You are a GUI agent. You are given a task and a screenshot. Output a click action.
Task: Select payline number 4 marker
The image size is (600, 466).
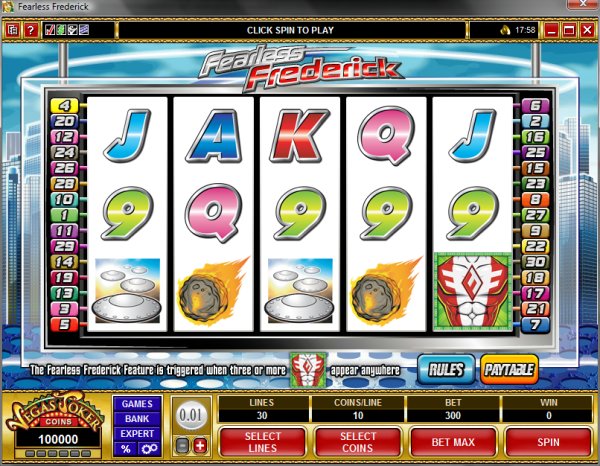[62, 105]
